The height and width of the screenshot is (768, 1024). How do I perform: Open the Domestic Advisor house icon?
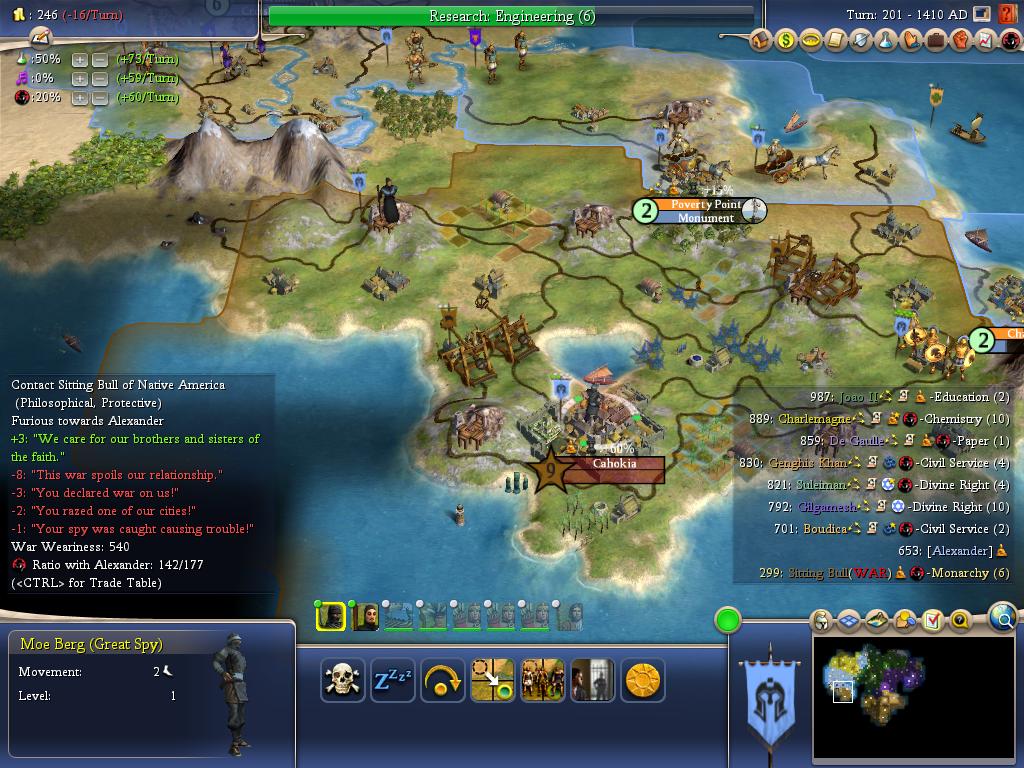(x=761, y=41)
